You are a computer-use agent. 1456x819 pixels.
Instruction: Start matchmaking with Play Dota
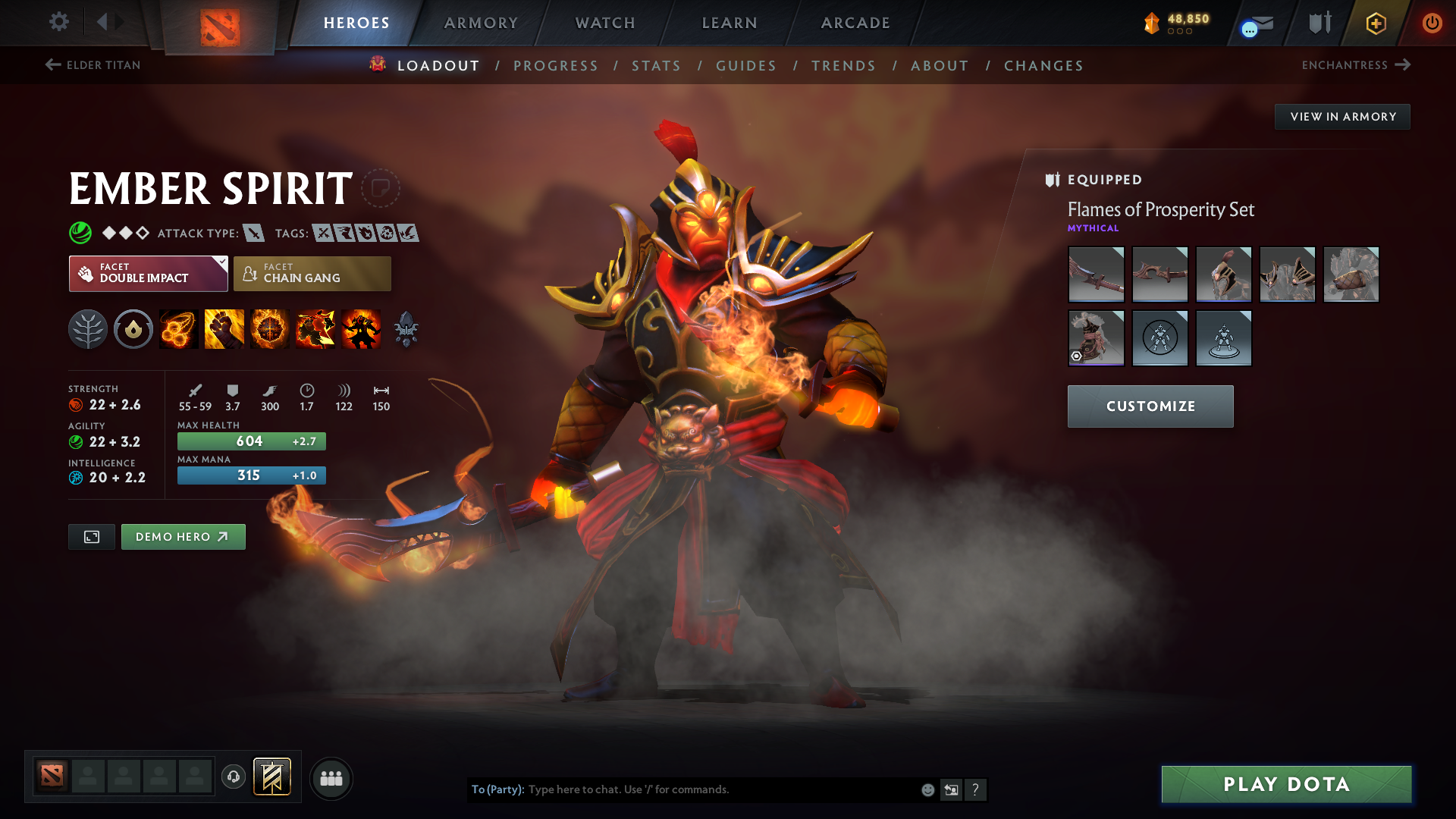[1286, 784]
